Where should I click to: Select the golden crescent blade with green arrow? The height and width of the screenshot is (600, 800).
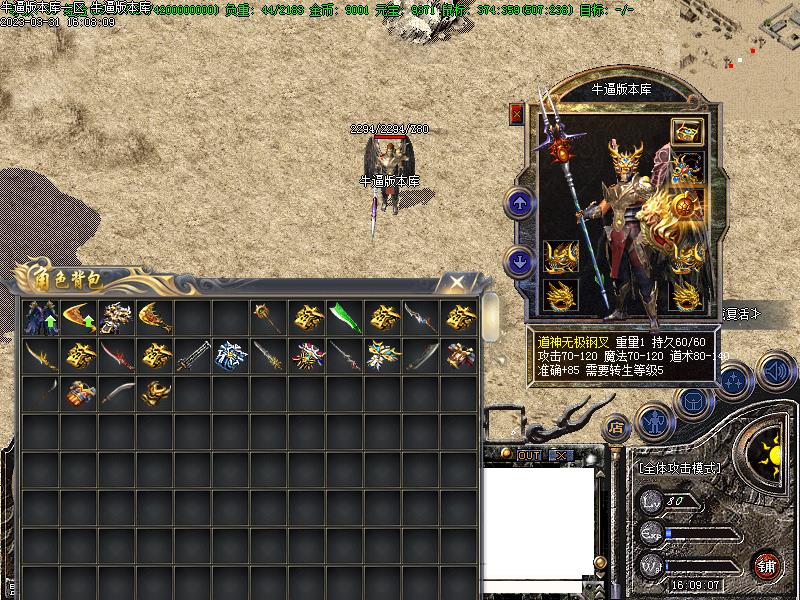pos(79,318)
